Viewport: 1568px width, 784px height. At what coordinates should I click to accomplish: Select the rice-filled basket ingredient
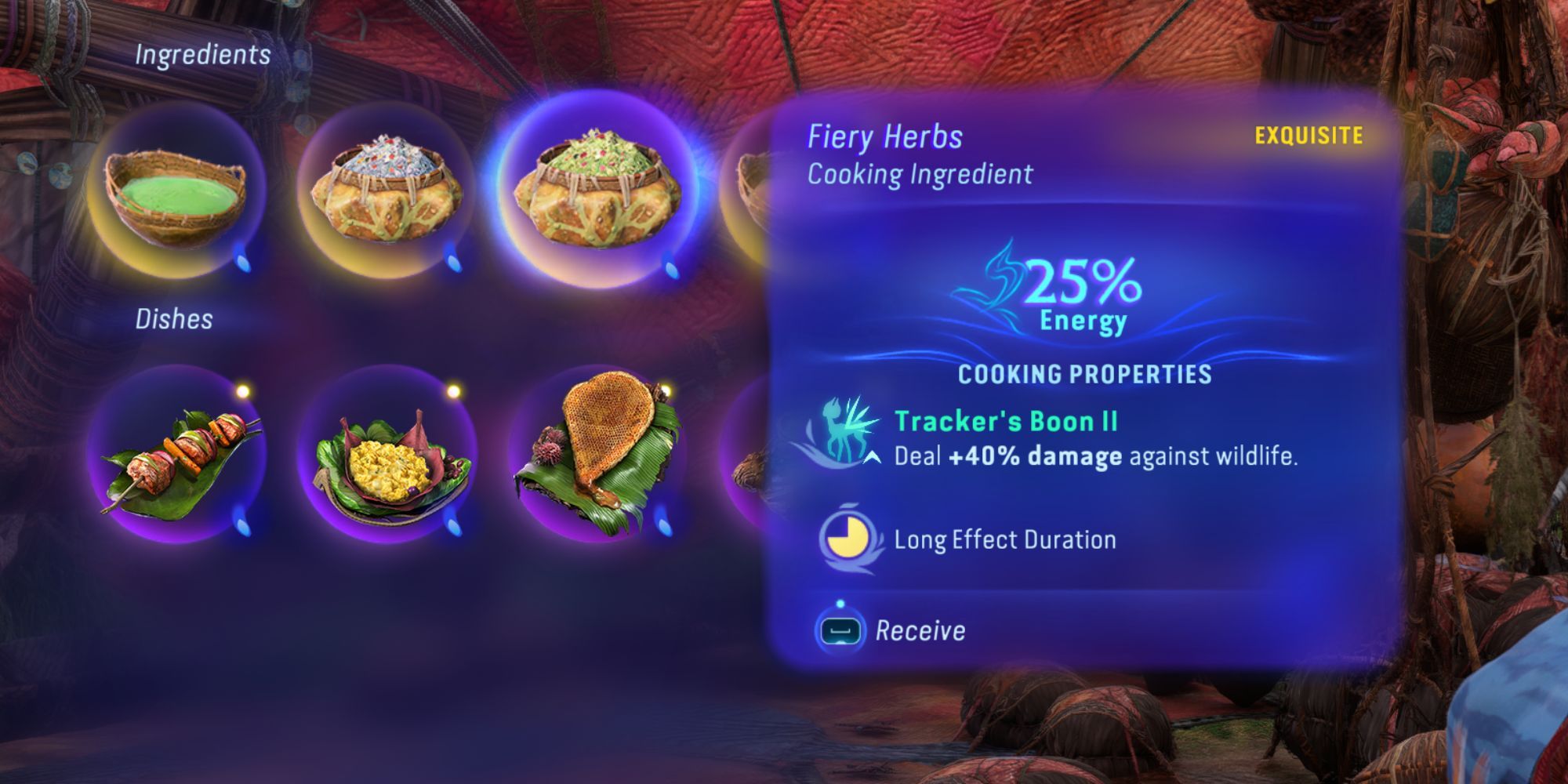(x=388, y=188)
